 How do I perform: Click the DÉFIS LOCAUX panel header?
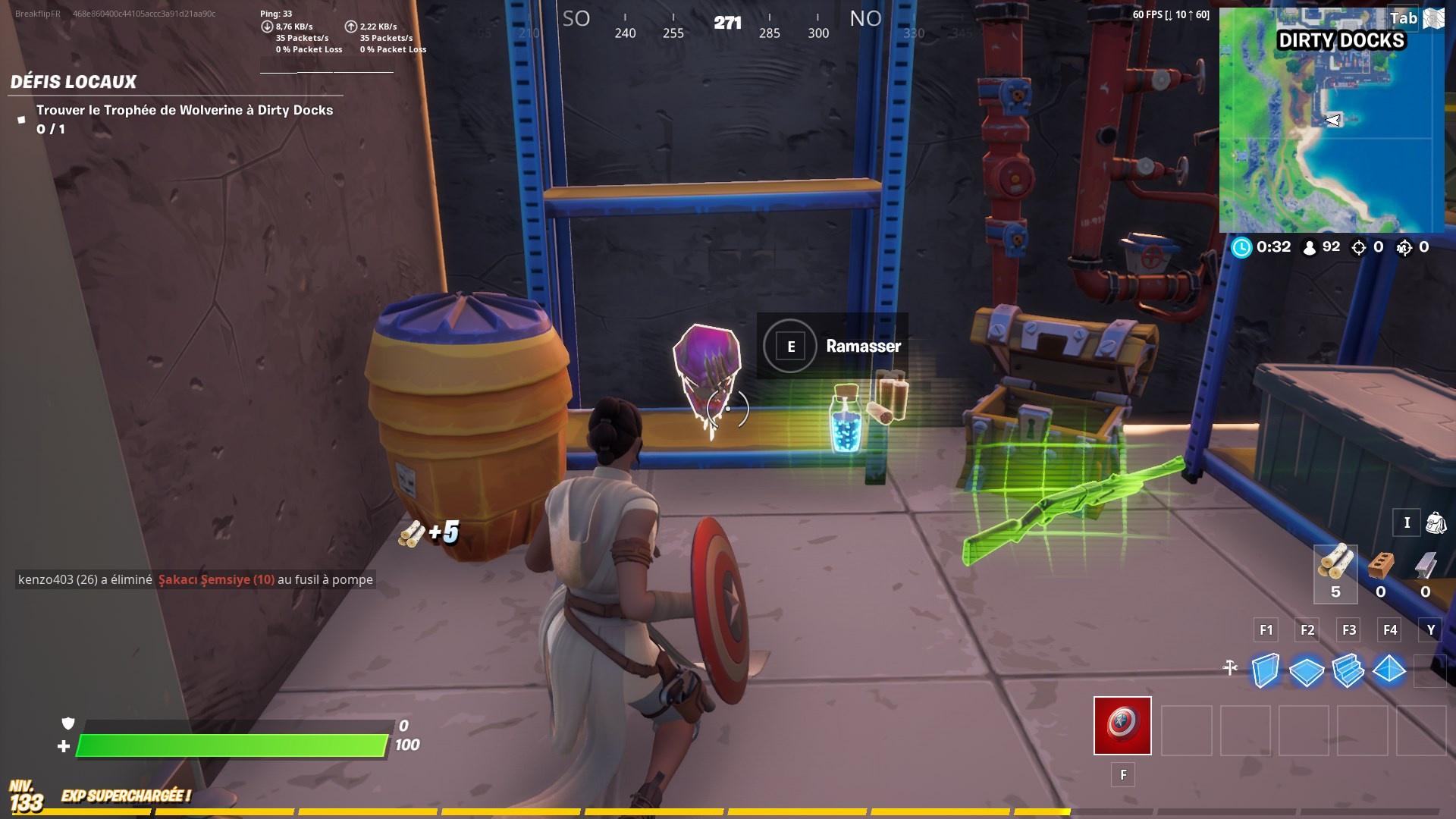pyautogui.click(x=72, y=82)
